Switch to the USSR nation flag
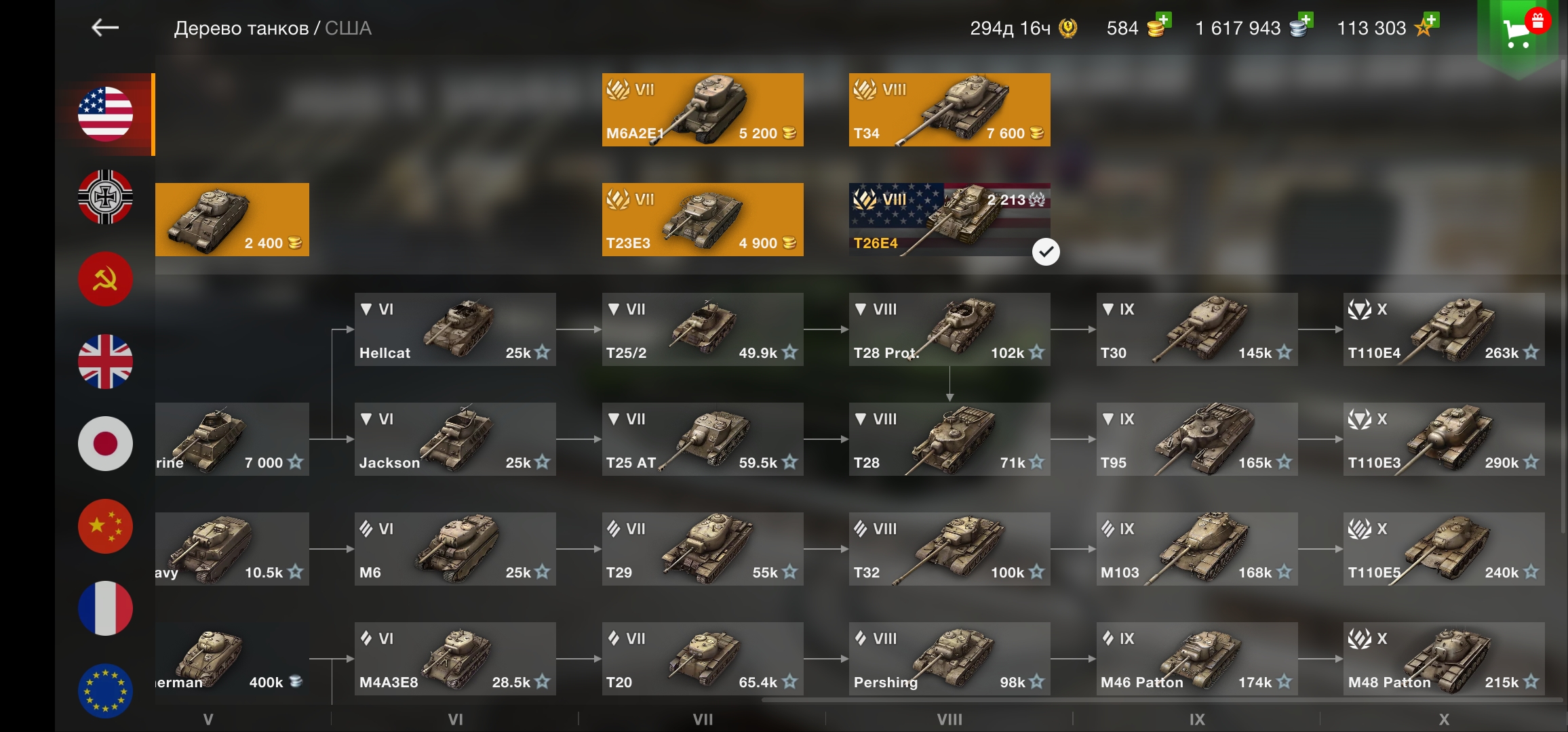This screenshot has height=732, width=1568. pos(105,279)
